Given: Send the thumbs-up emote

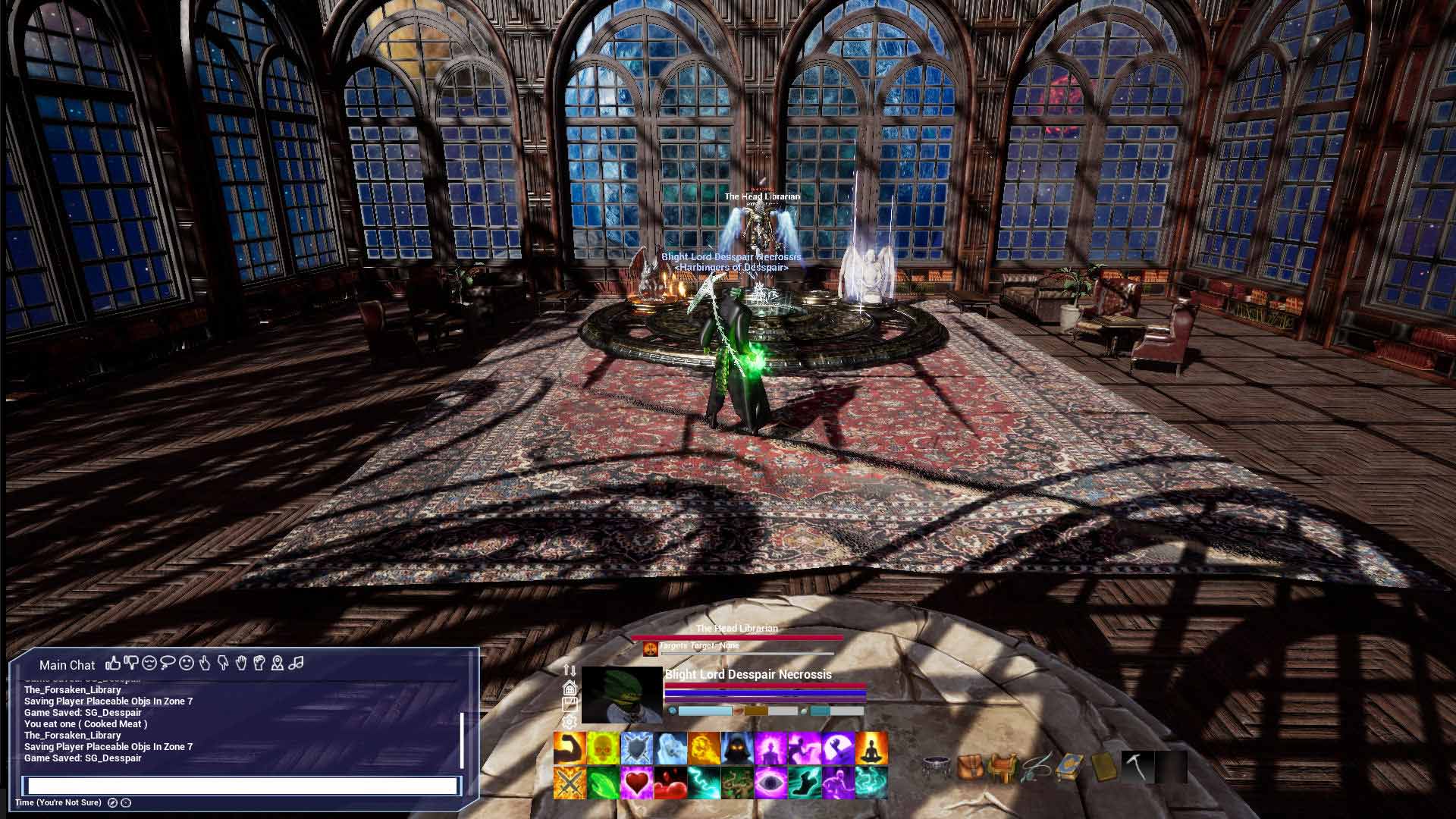Looking at the screenshot, I should pos(114,664).
